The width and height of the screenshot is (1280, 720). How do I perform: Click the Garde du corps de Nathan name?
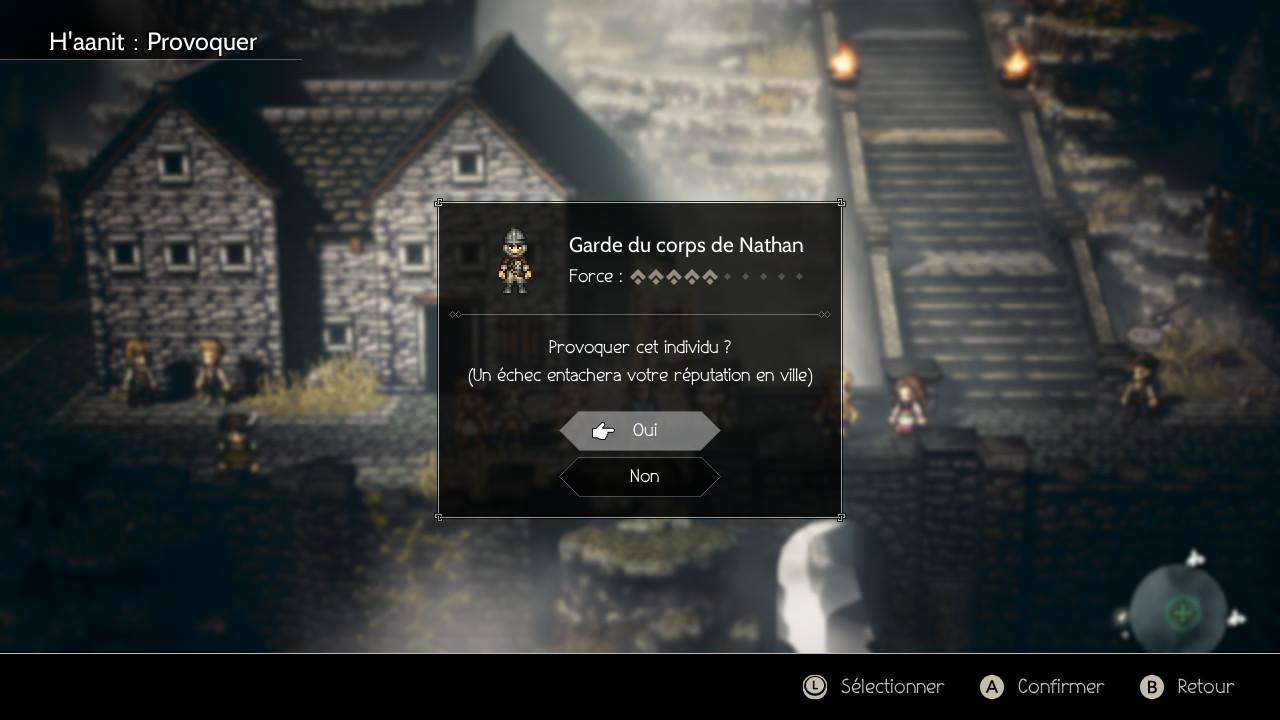coord(686,245)
